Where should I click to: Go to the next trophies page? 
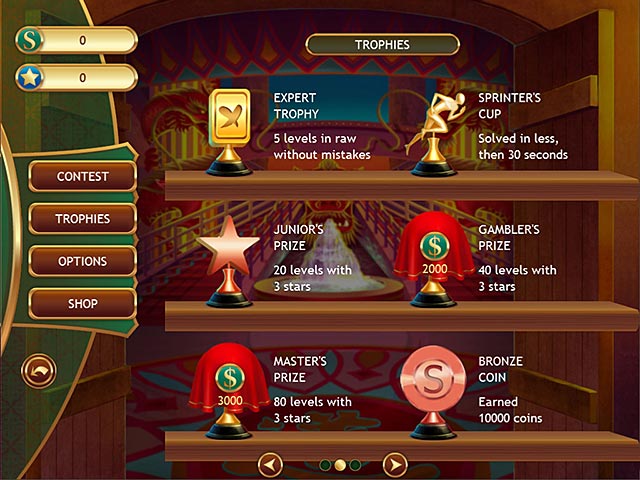click(x=395, y=464)
